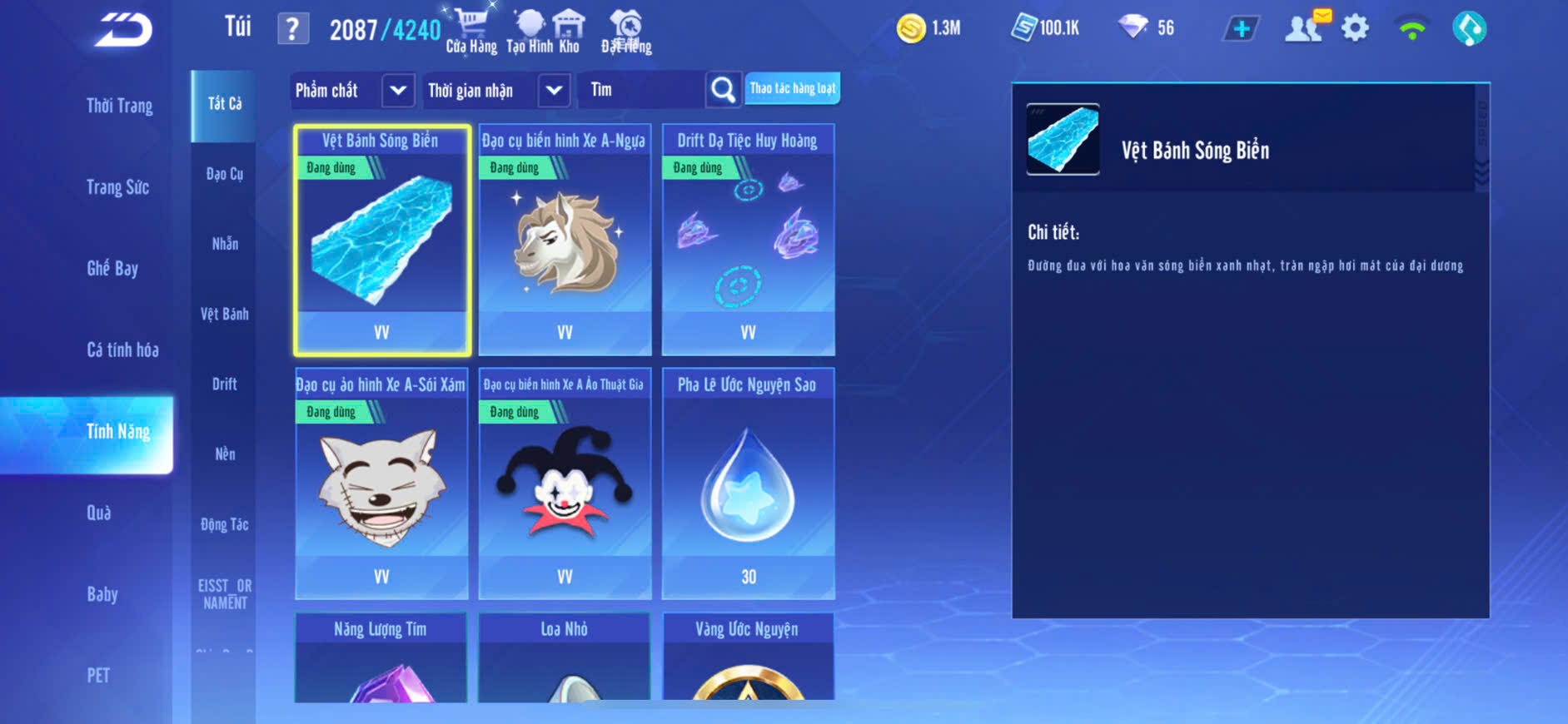Open the friends icon with mail badge

(x=1305, y=27)
